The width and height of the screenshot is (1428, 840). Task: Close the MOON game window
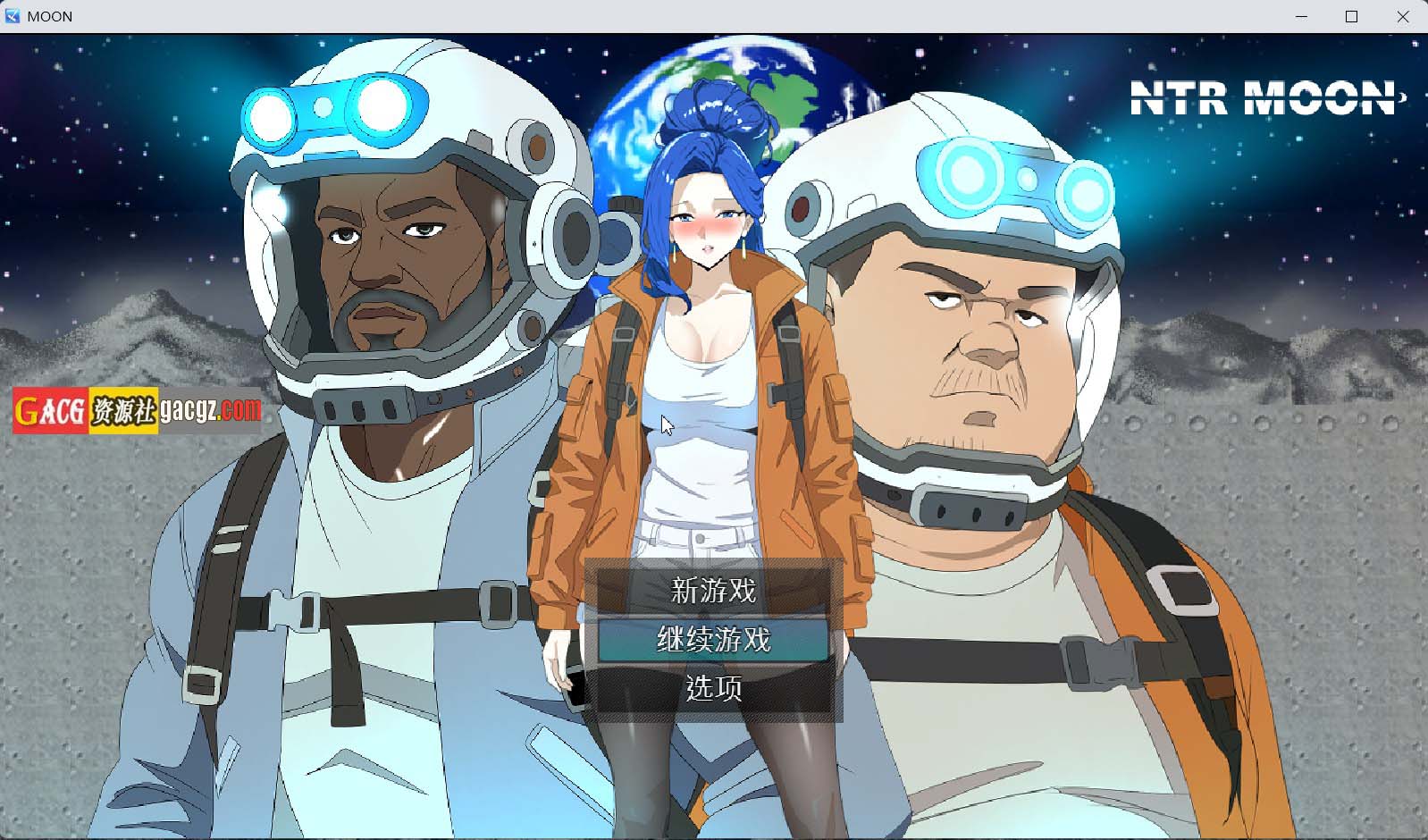point(1404,16)
